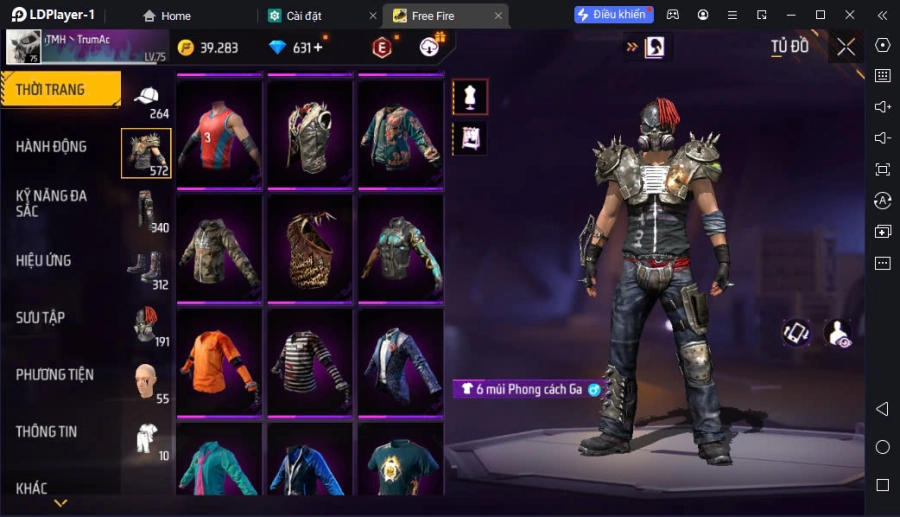
Task: Choose the shoes subcategory with boots
Action: click(146, 267)
